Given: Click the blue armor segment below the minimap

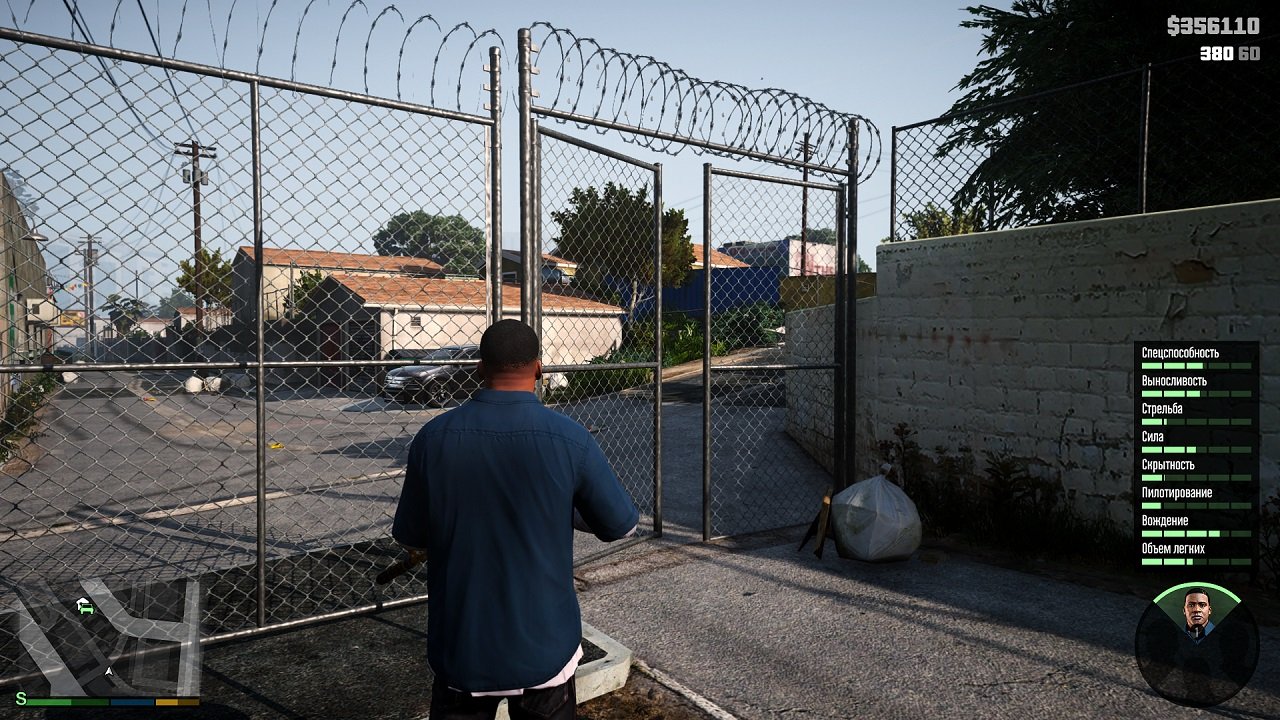Looking at the screenshot, I should click(131, 700).
